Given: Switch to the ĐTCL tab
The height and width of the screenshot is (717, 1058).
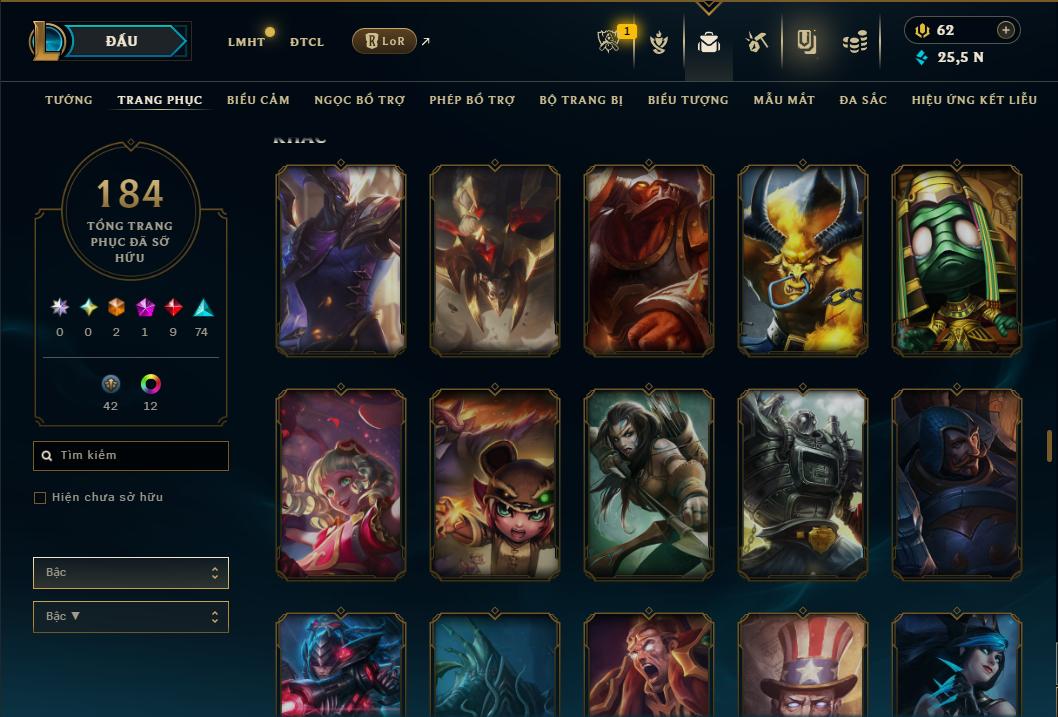Looking at the screenshot, I should click(x=307, y=42).
